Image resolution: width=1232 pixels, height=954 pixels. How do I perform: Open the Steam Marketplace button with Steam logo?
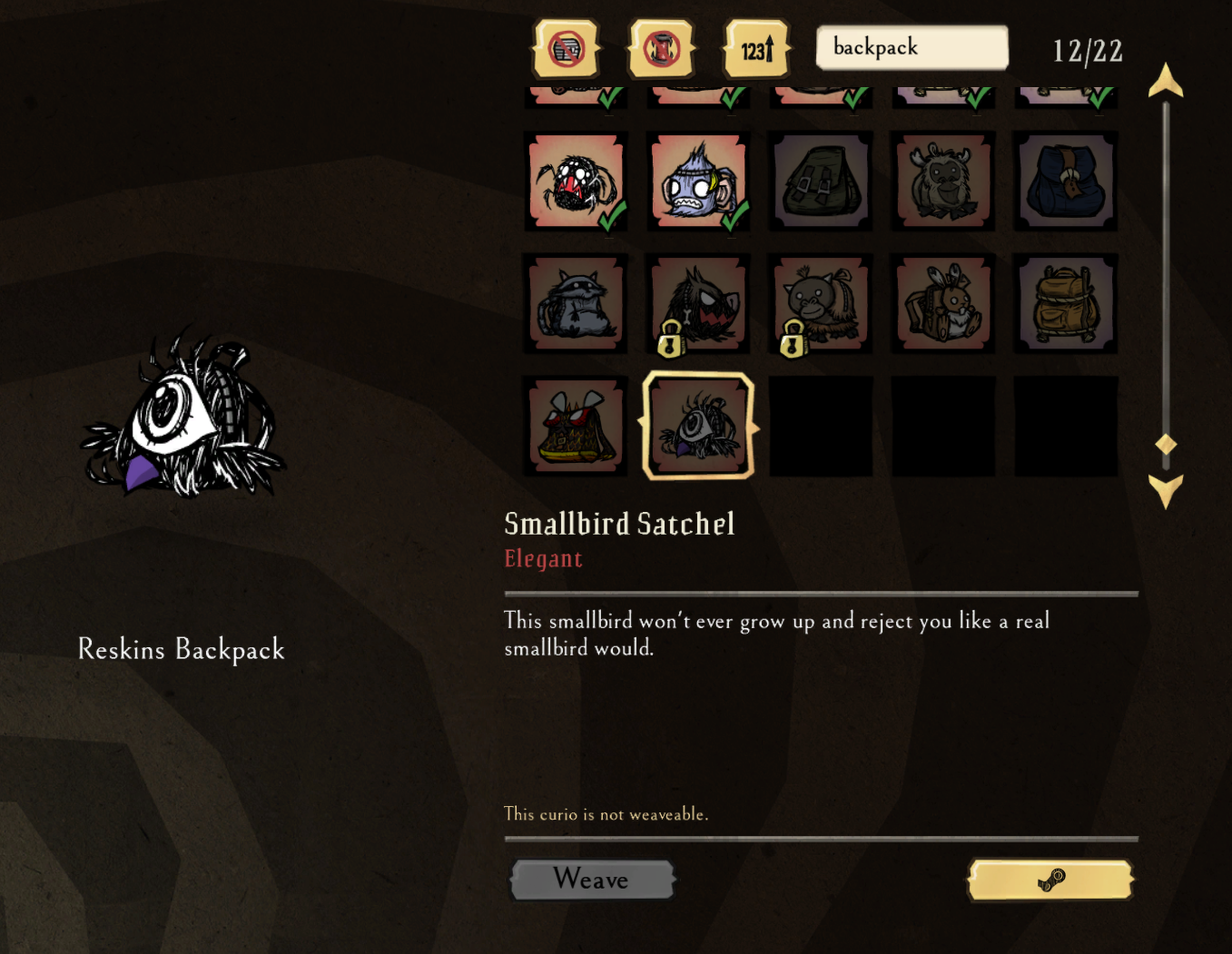(1050, 880)
